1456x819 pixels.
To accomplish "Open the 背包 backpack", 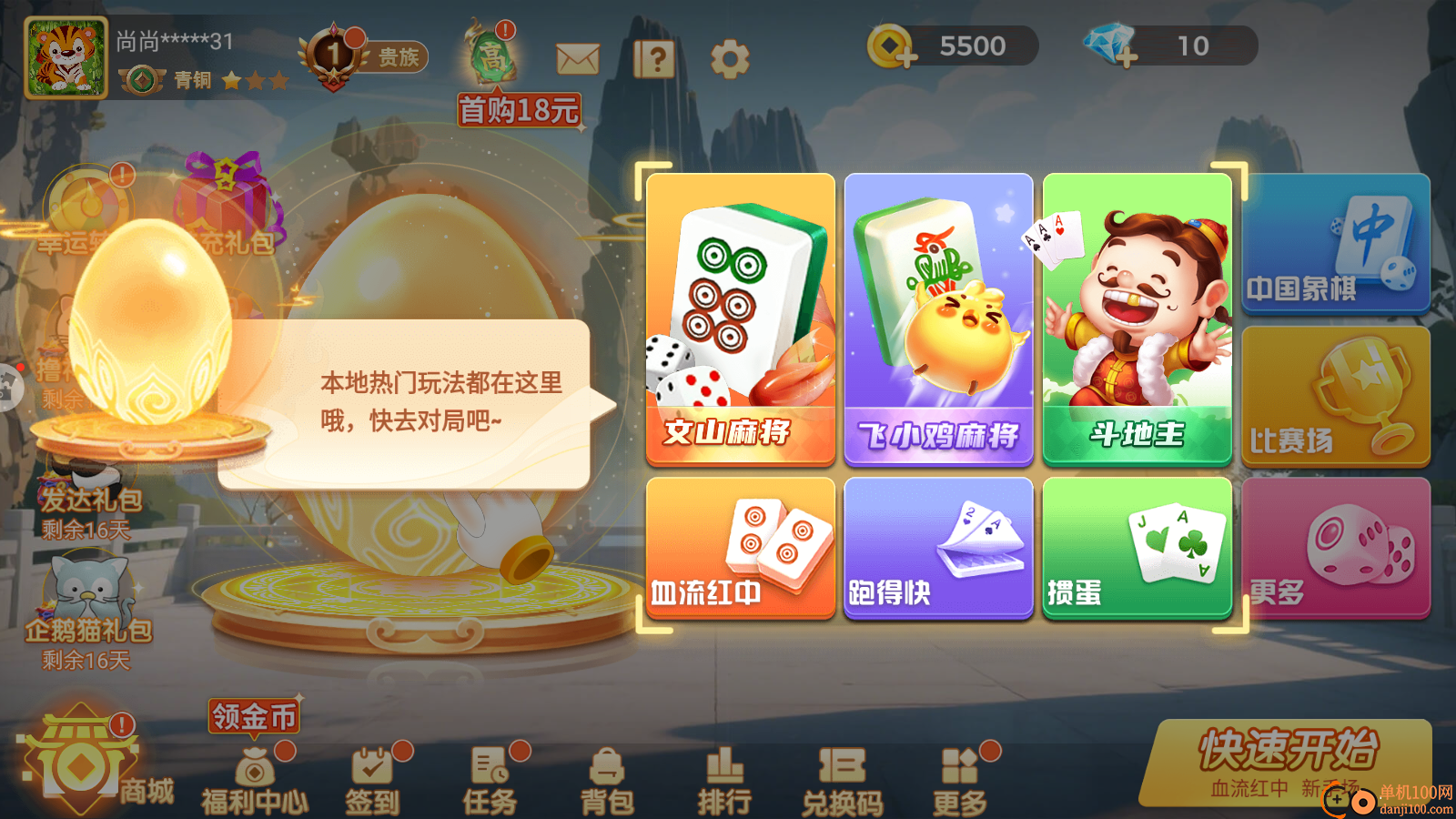I will tap(608, 778).
